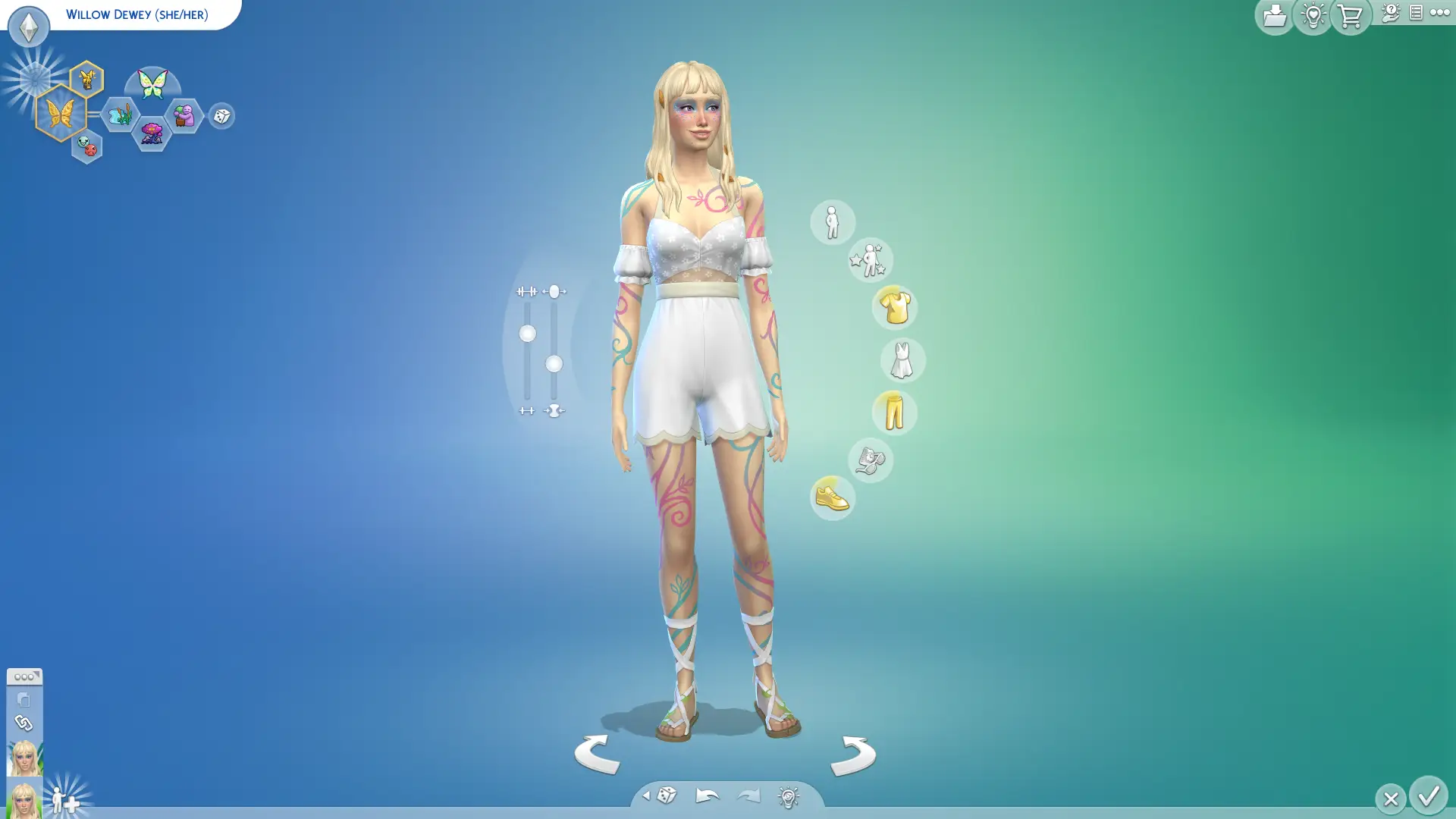The height and width of the screenshot is (819, 1456).
Task: Select the Shoes category on the clothing wheel
Action: 833,497
